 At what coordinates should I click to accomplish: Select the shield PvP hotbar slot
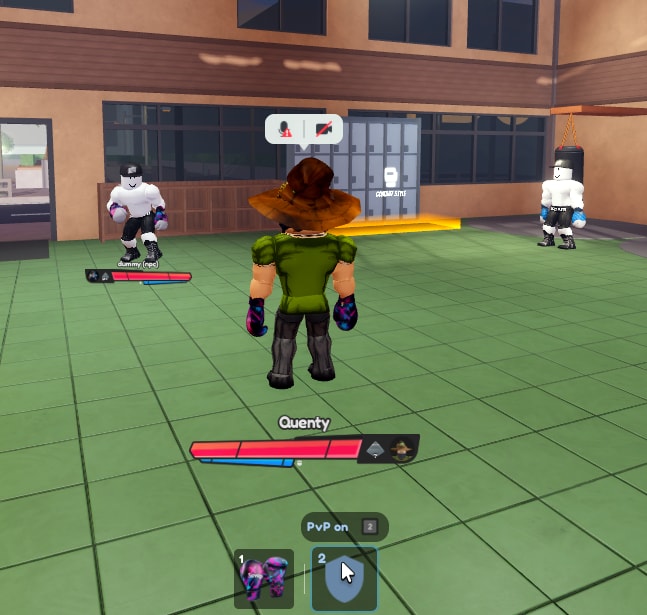(344, 578)
